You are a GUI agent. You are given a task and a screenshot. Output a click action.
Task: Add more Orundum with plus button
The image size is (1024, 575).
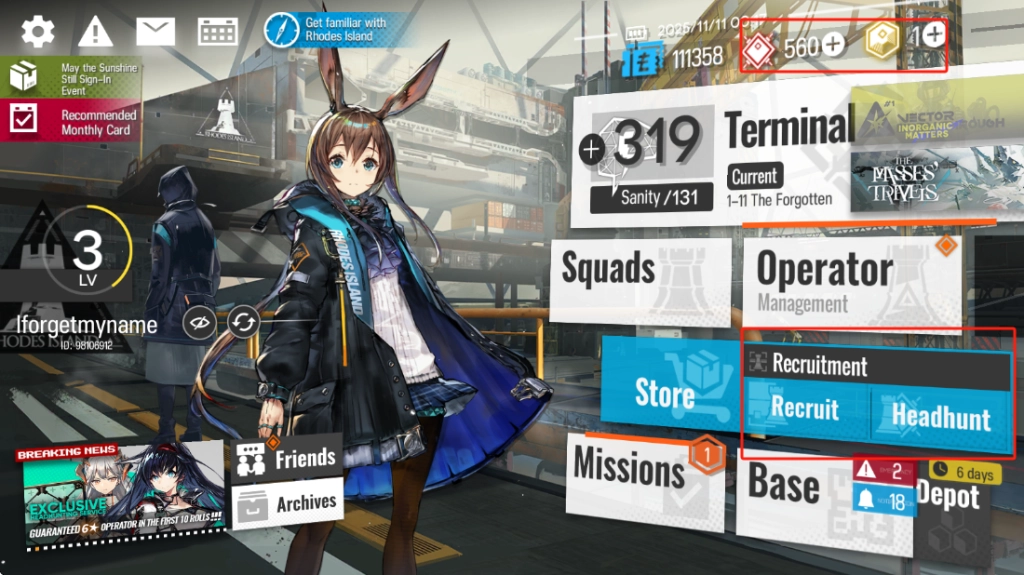832,45
